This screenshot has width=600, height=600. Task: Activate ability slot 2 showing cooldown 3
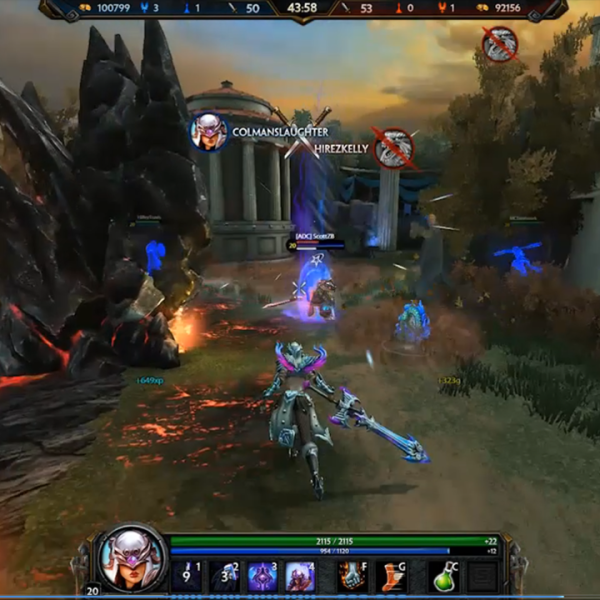coord(224,576)
